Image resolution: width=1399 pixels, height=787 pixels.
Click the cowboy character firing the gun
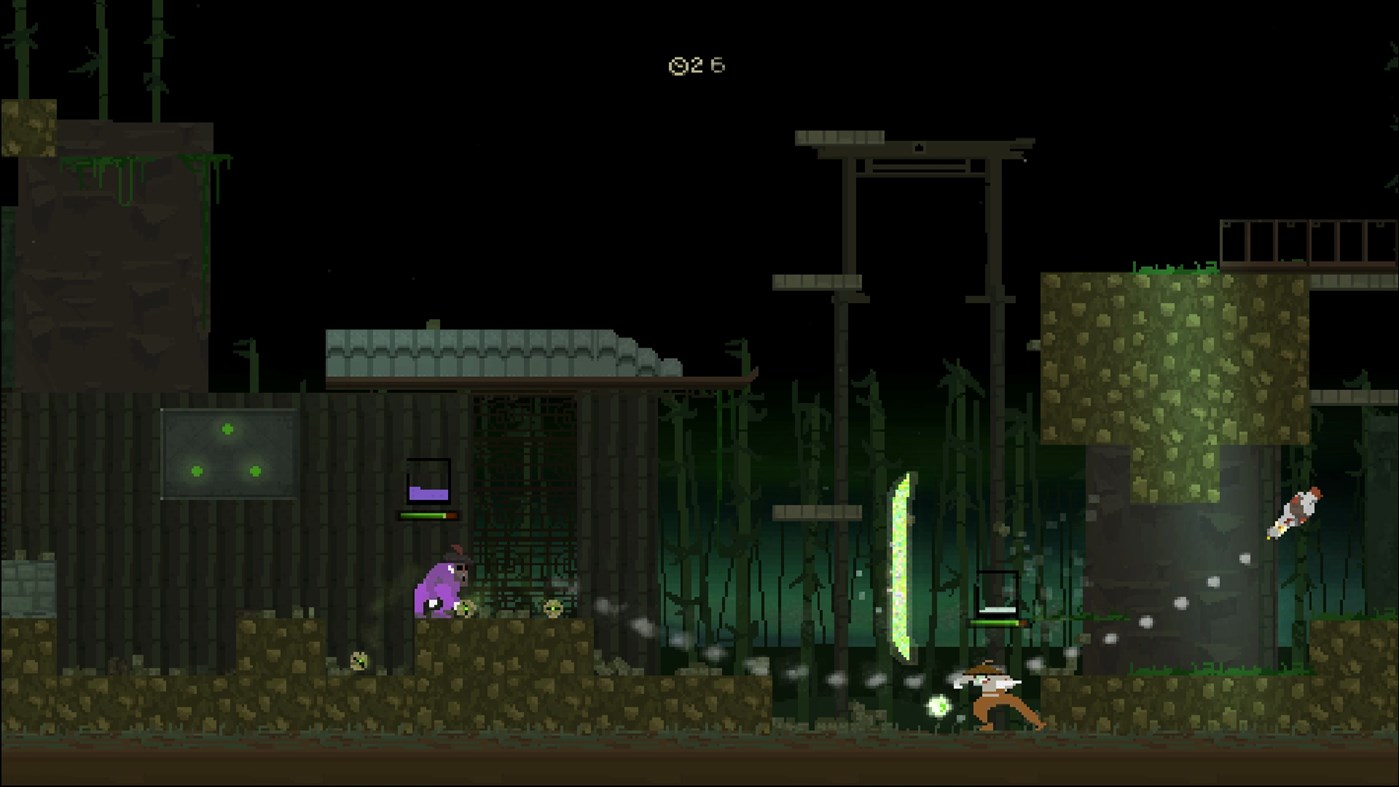point(990,695)
